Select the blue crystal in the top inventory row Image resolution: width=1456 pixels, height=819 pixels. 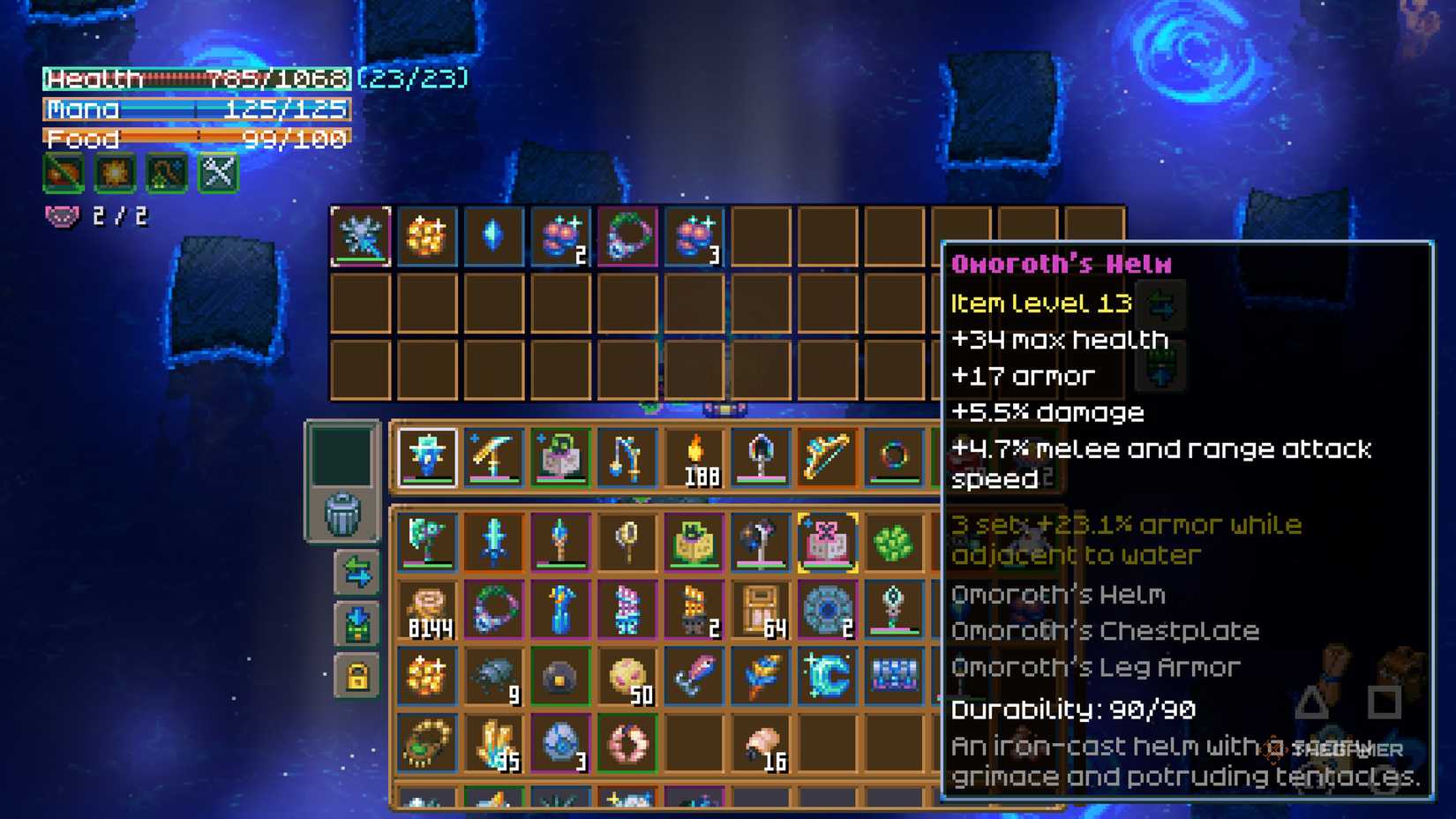tap(493, 236)
